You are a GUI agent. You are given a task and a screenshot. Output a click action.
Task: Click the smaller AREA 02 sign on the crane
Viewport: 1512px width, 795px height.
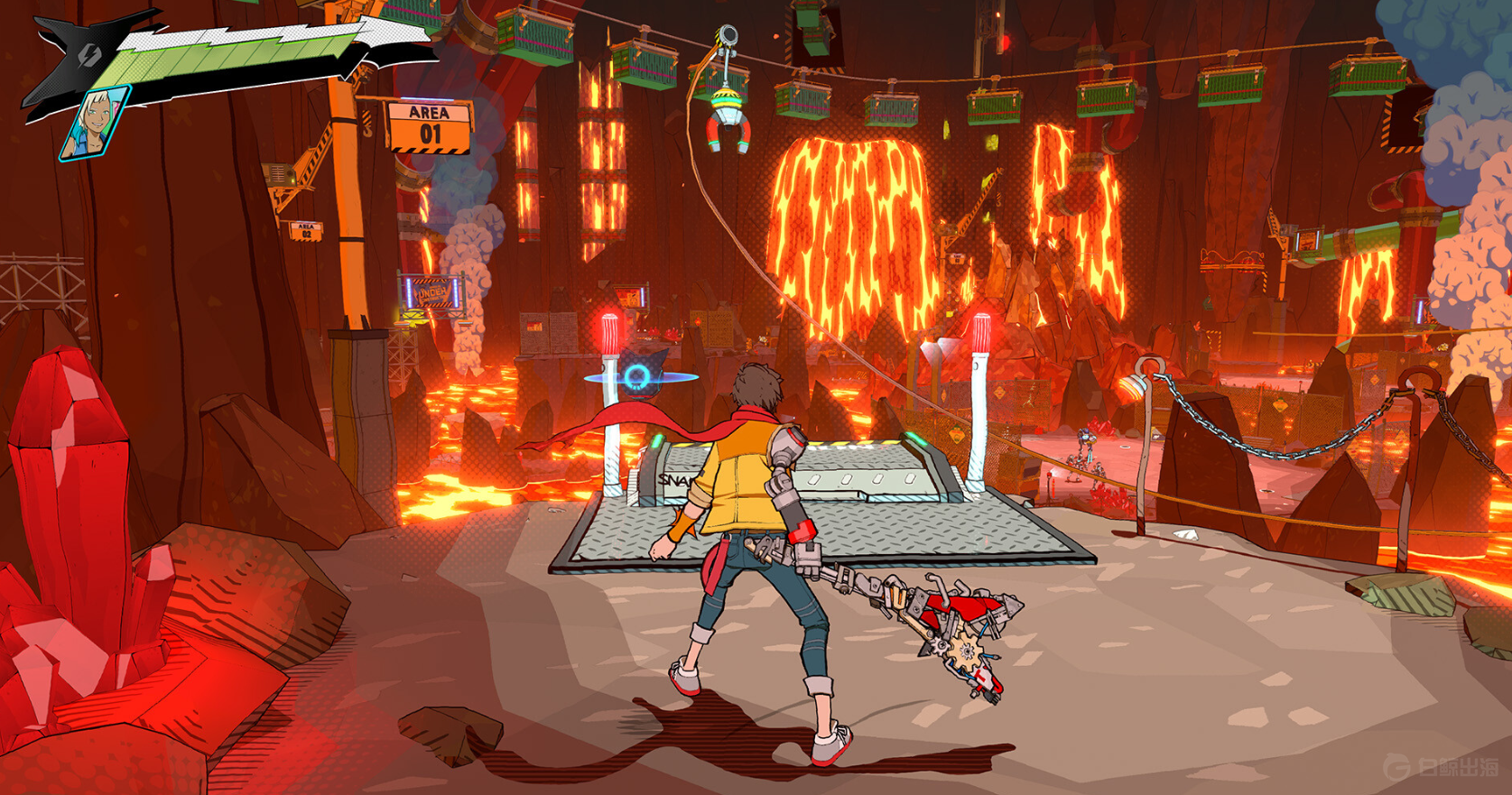(x=304, y=231)
